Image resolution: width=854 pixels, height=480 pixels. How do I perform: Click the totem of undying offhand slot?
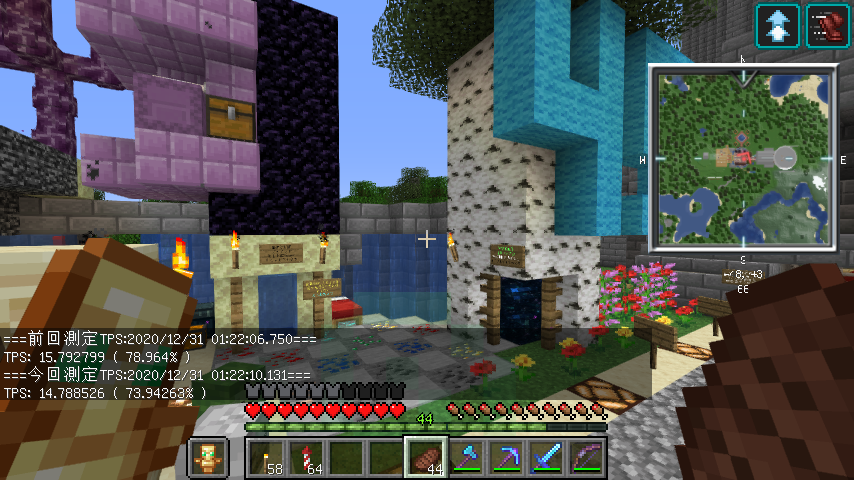coord(209,458)
